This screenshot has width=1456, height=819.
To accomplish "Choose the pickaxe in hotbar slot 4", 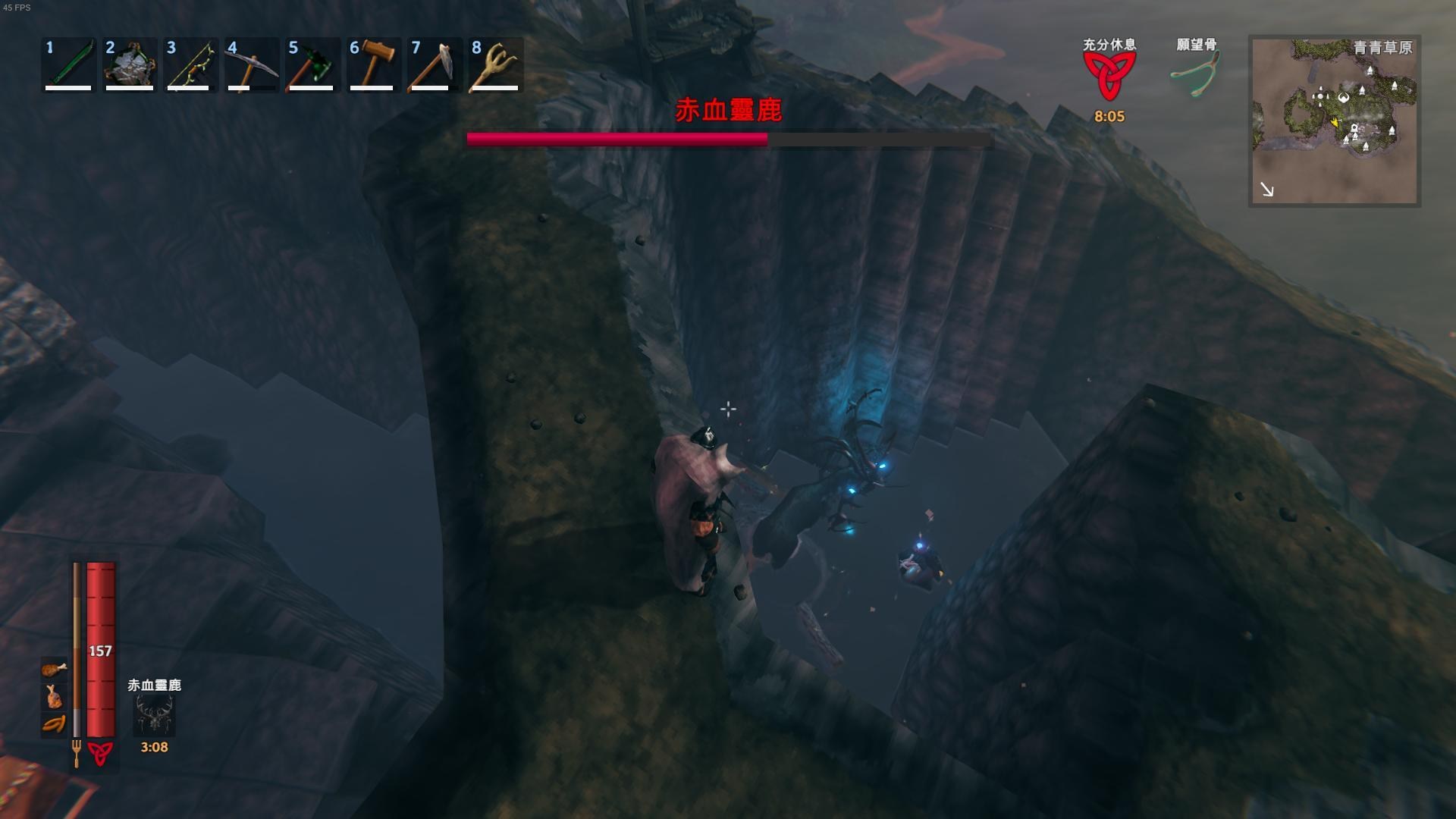I will (x=251, y=65).
